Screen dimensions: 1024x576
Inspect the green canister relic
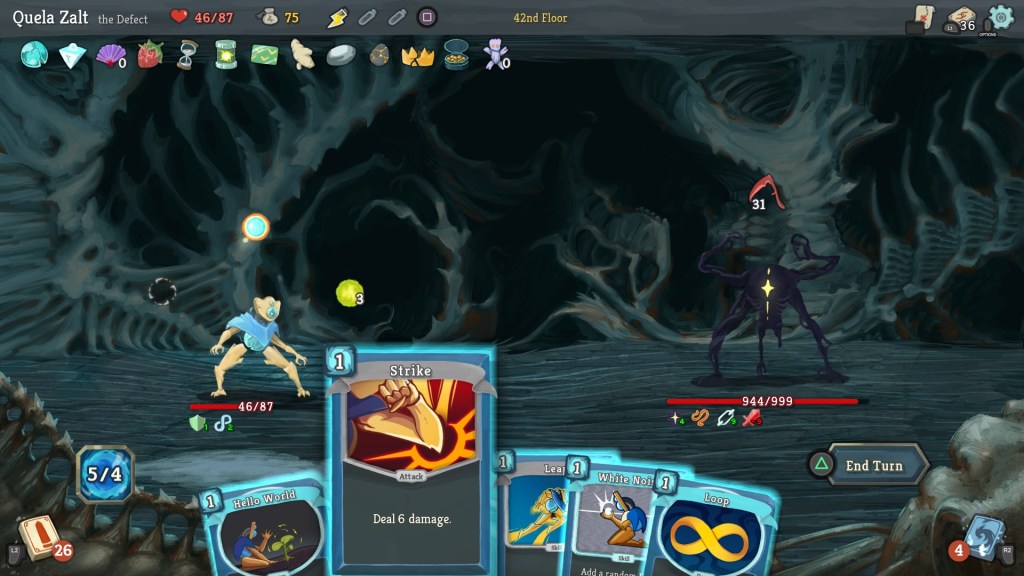click(226, 54)
